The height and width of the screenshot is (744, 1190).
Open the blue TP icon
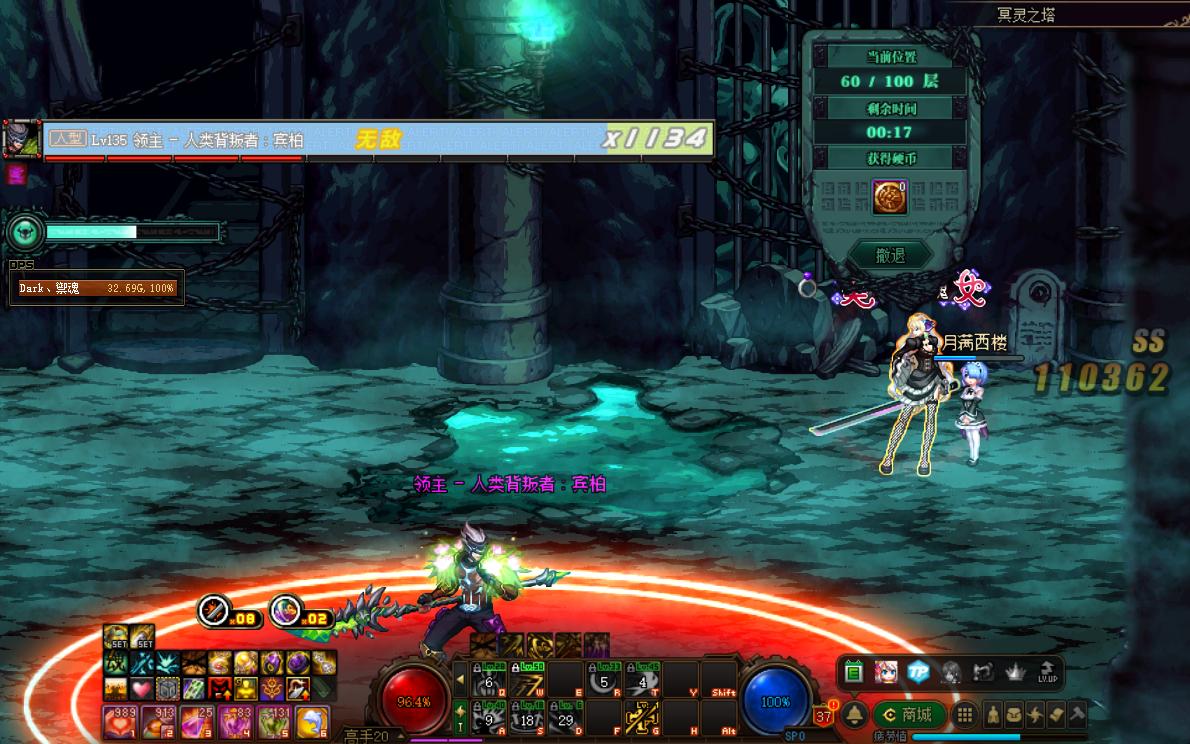click(x=918, y=672)
